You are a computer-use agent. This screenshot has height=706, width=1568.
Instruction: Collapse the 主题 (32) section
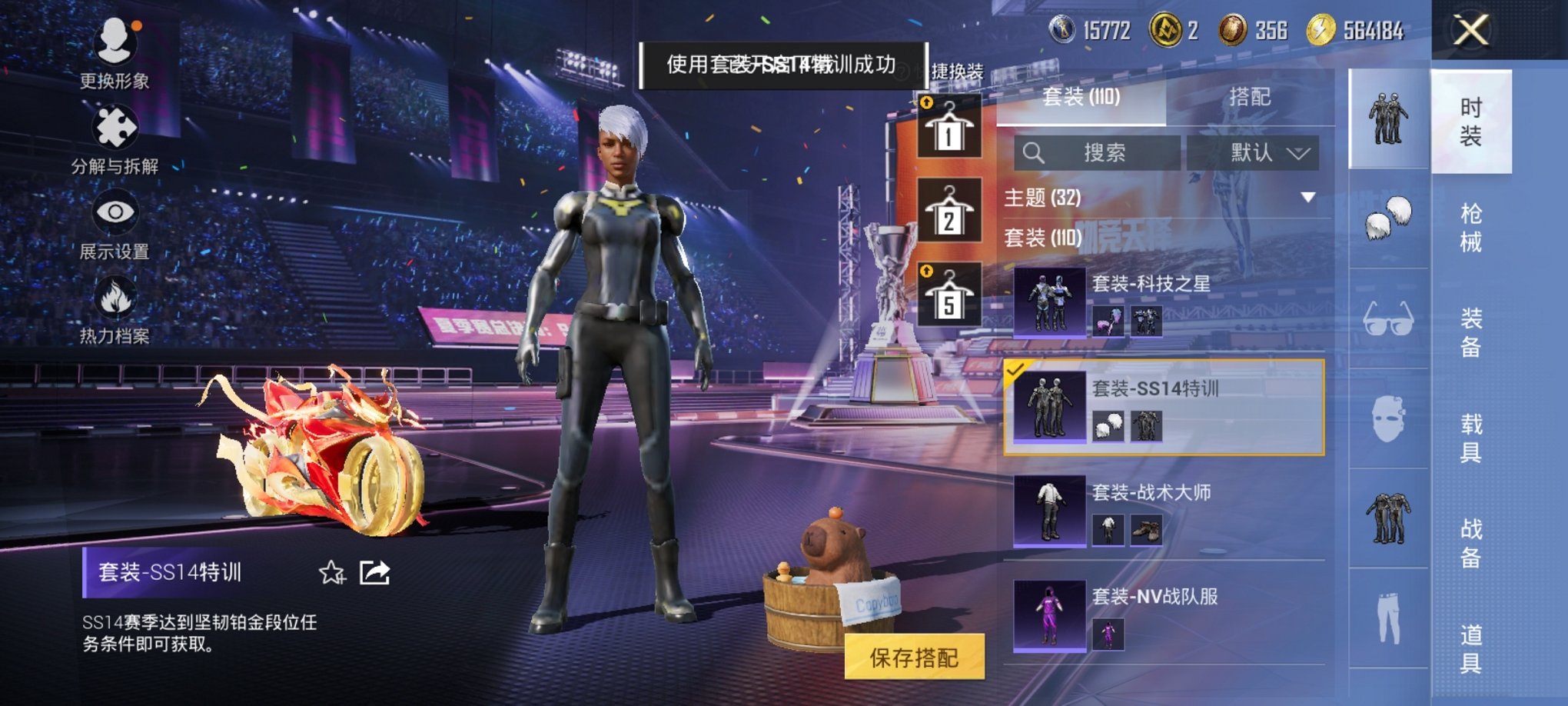[1308, 196]
